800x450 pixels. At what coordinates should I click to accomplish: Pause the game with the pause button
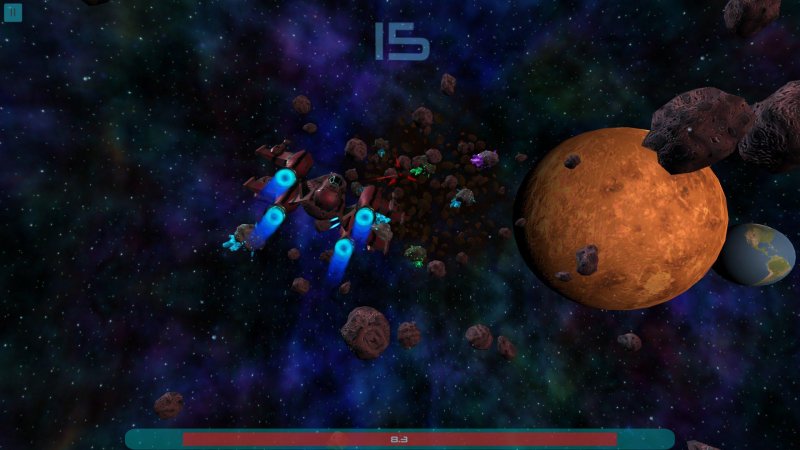click(13, 13)
